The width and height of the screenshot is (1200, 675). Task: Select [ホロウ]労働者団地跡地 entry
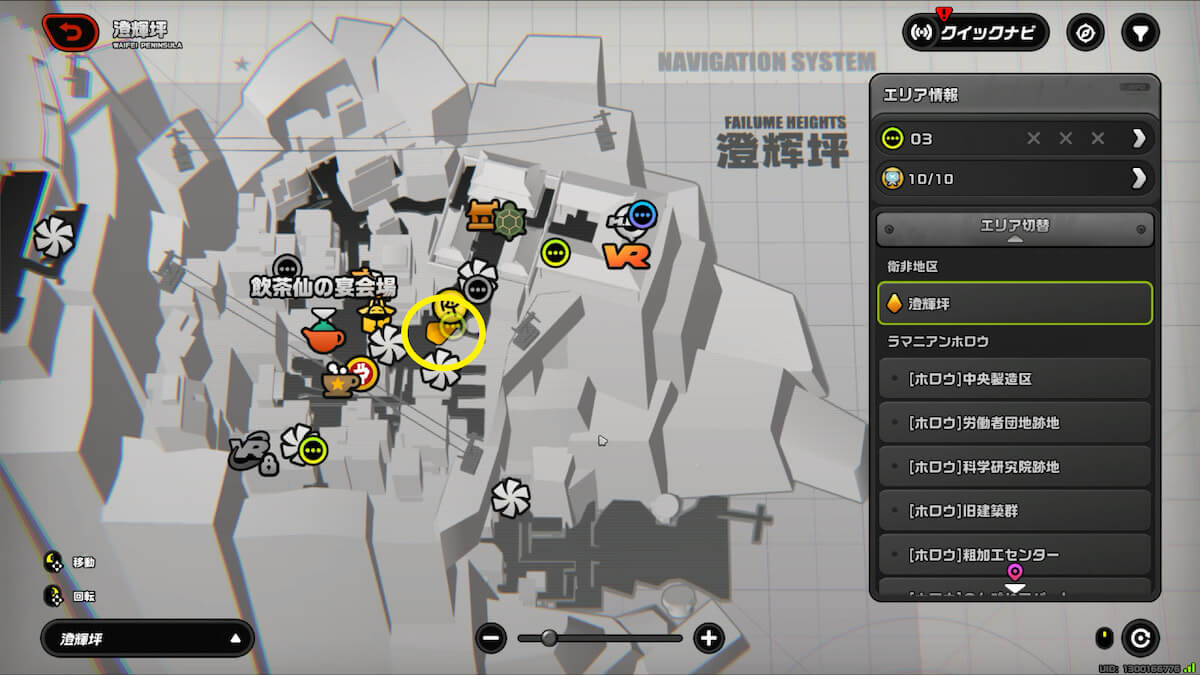1014,423
